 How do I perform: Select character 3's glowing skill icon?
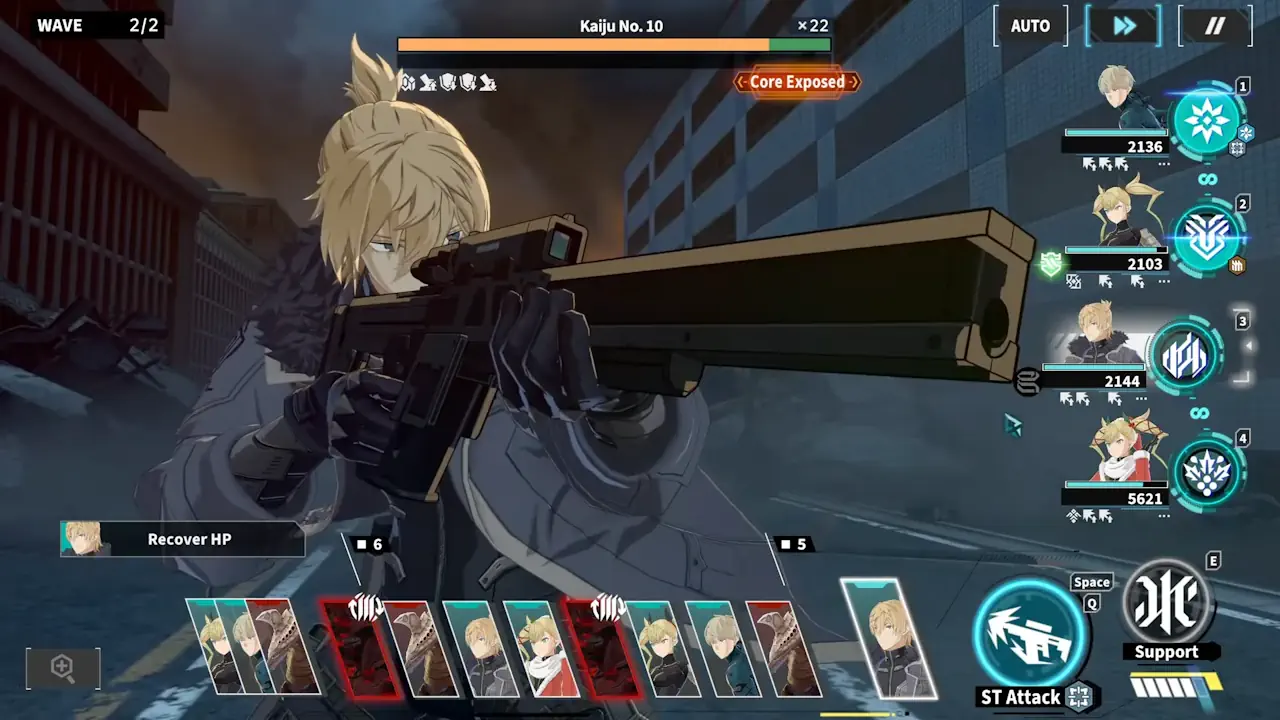pyautogui.click(x=1183, y=357)
